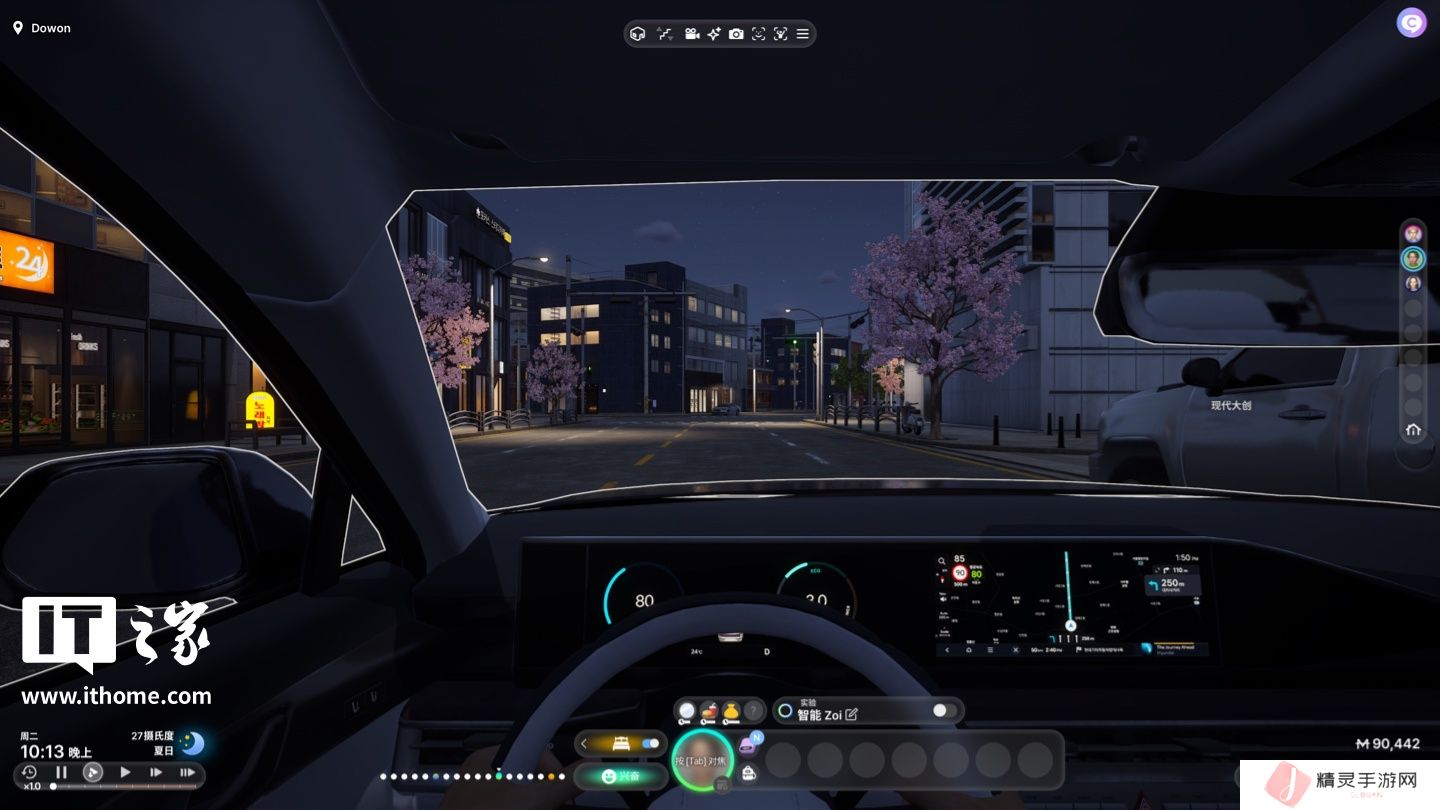
Task: Click the time rewind clock icon
Action: coord(29,772)
